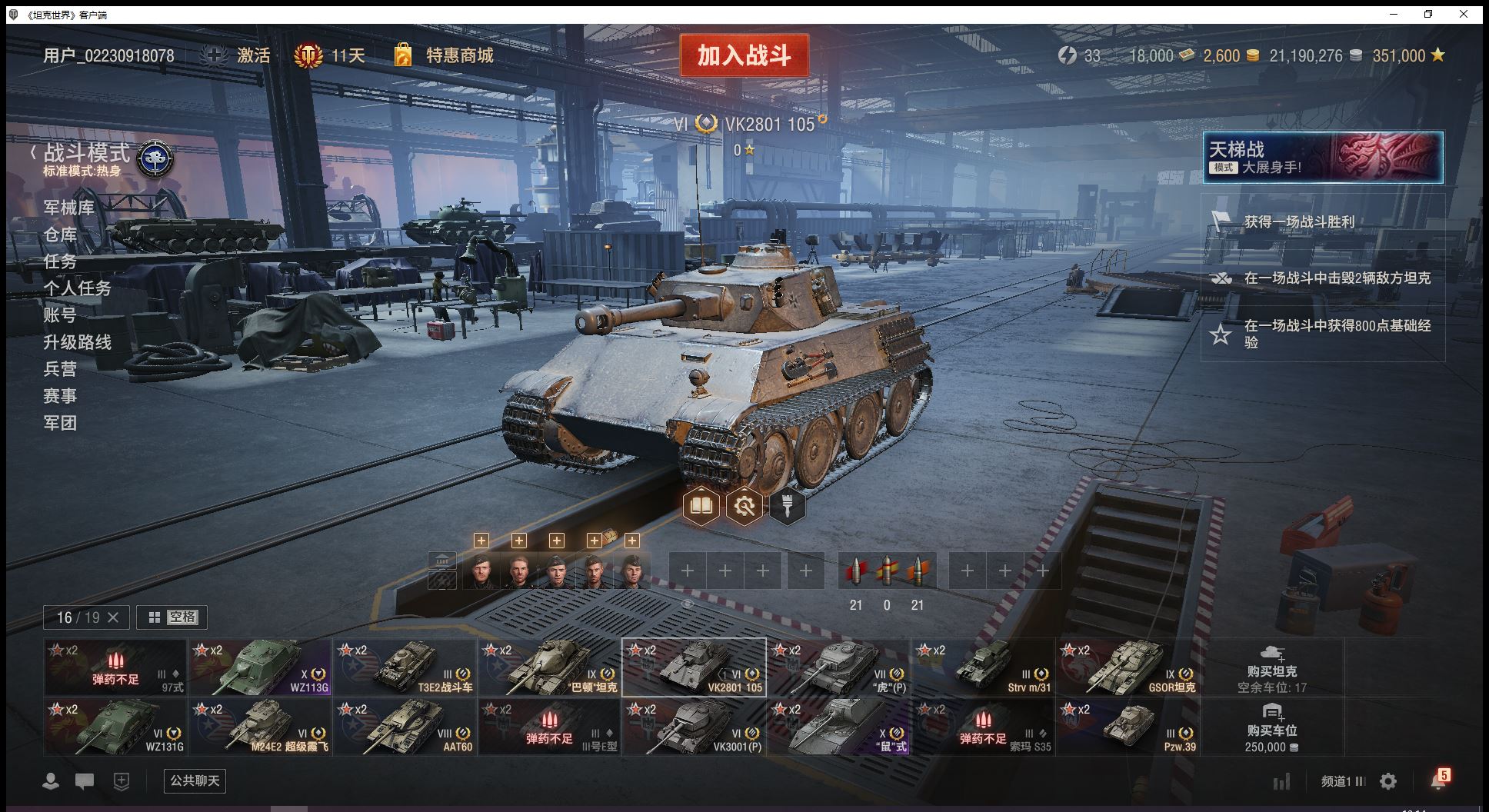This screenshot has height=812, width=1489.
Task: Buy a garage slot via 购买车位
Action: pyautogui.click(x=1271, y=727)
